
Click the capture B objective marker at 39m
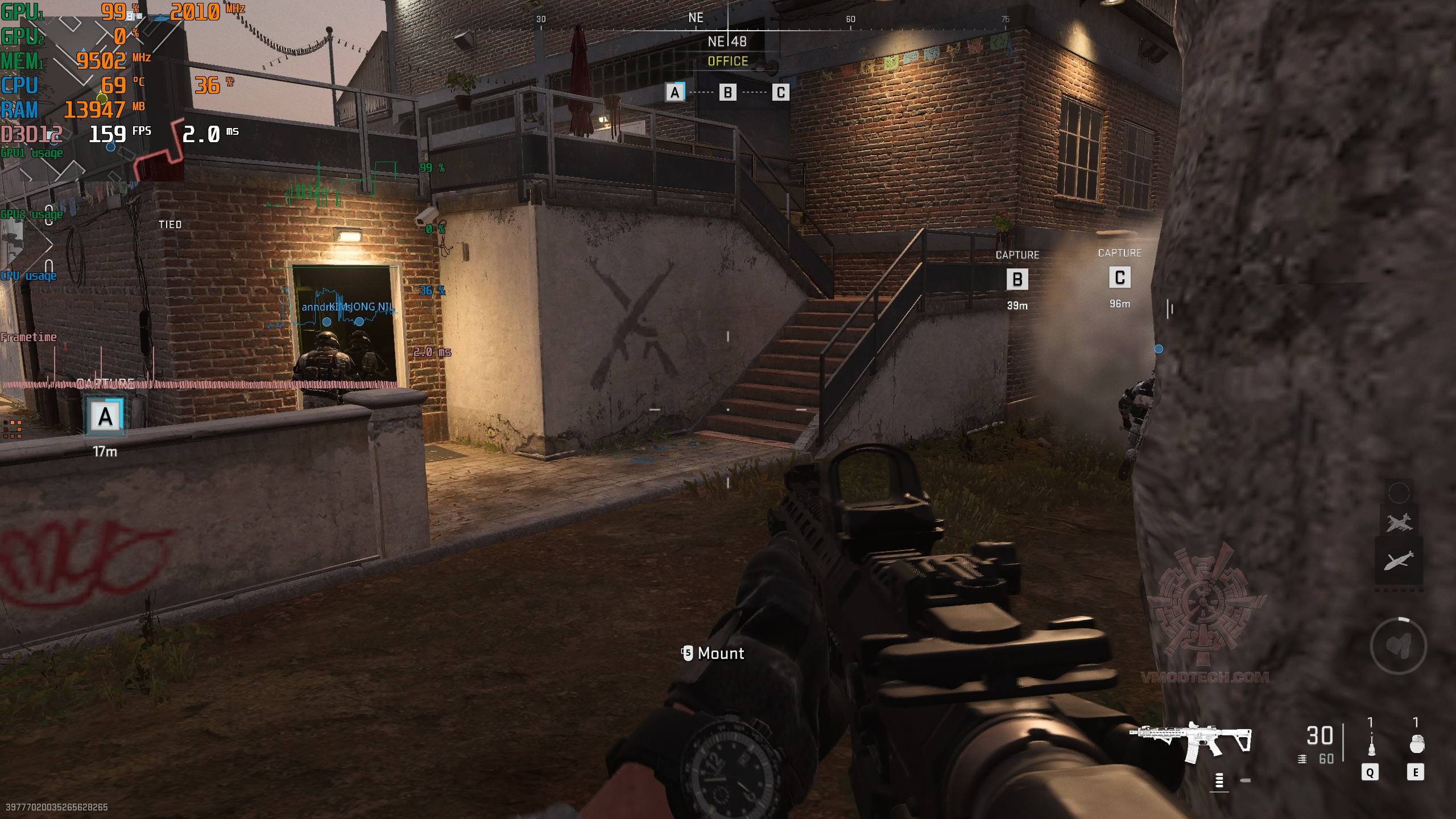tap(1017, 279)
